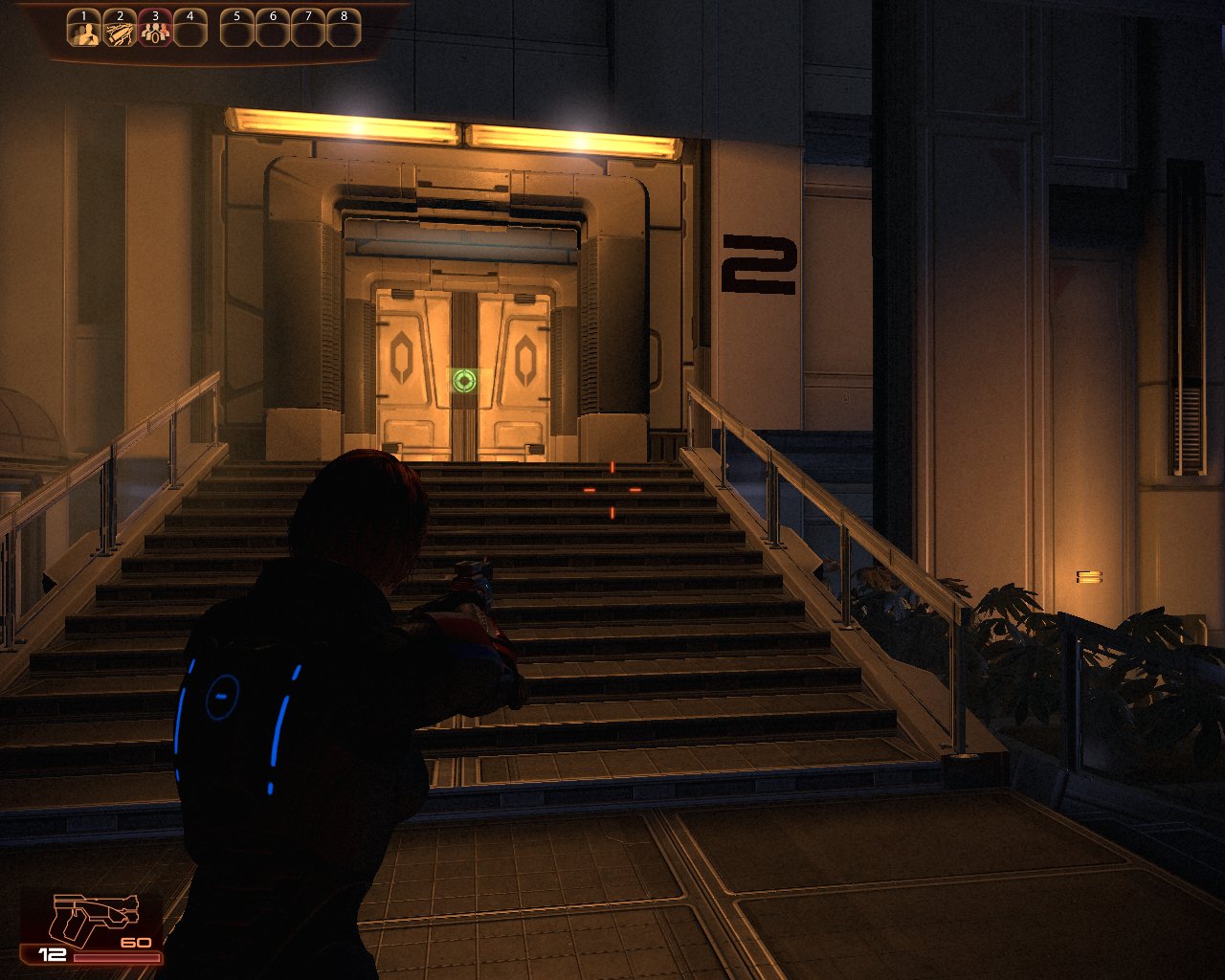Click the empty quick slot numbered 4
This screenshot has height=980, width=1225.
pos(190,33)
